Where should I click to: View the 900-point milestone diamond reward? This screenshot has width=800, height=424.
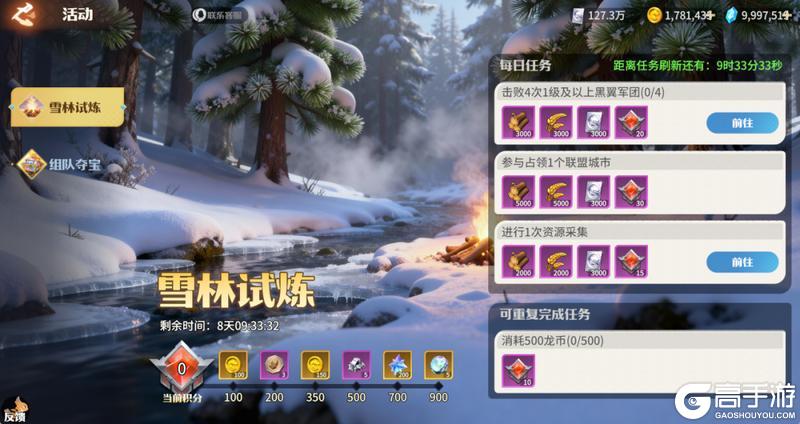[438, 365]
